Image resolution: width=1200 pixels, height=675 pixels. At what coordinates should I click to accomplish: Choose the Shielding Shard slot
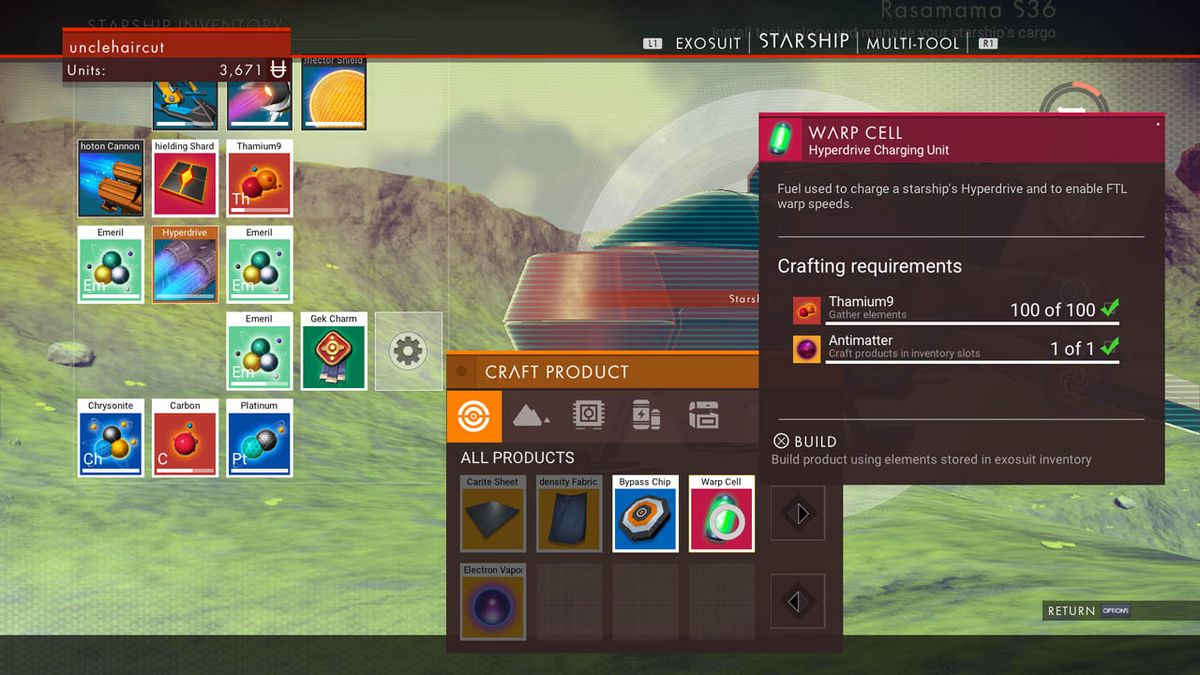pyautogui.click(x=185, y=178)
